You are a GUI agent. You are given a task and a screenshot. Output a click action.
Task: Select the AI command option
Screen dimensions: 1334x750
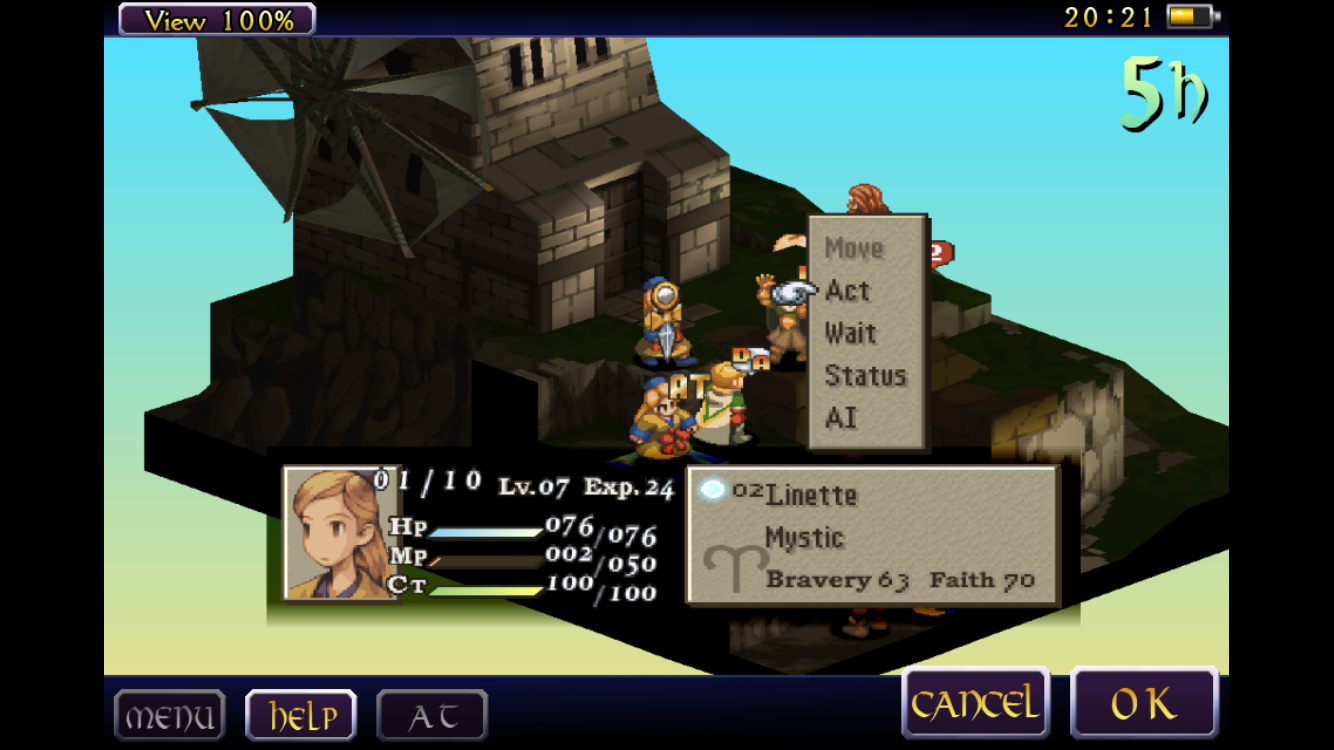coord(841,418)
